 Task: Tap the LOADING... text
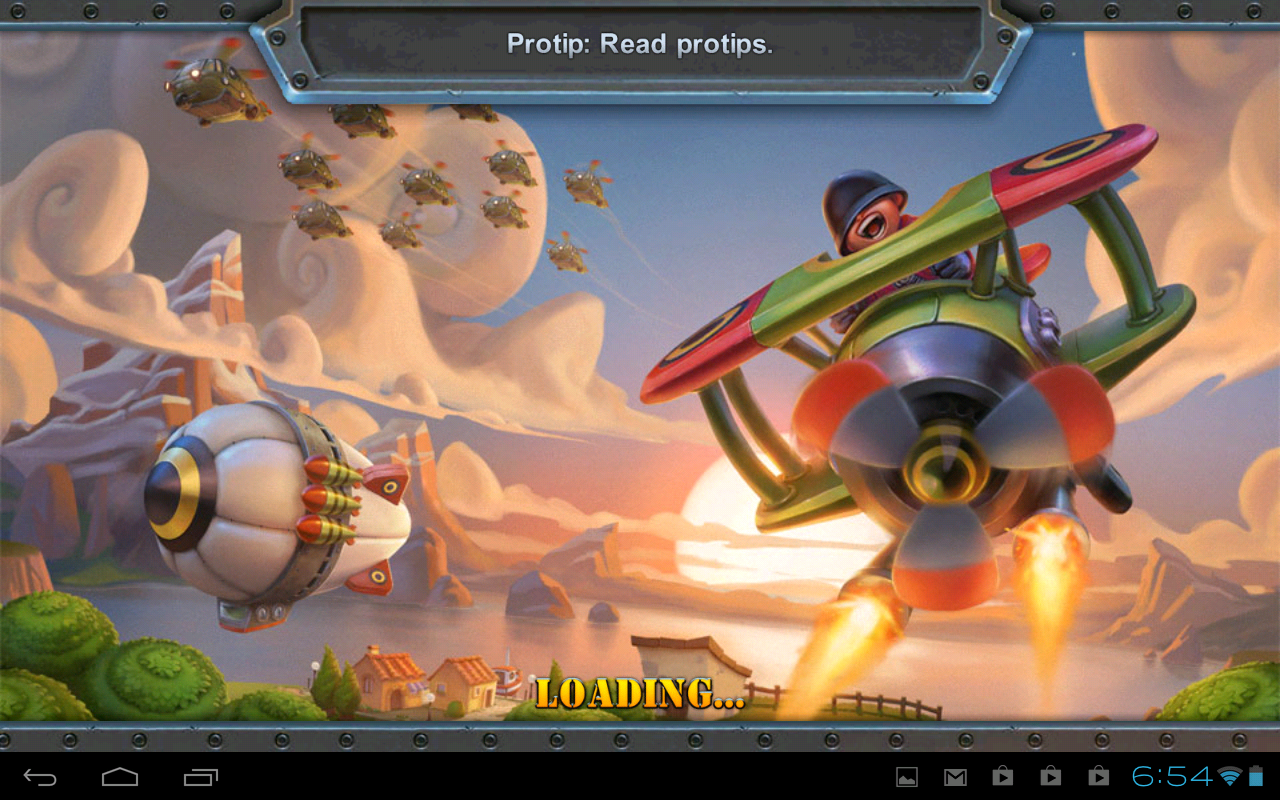tap(640, 692)
